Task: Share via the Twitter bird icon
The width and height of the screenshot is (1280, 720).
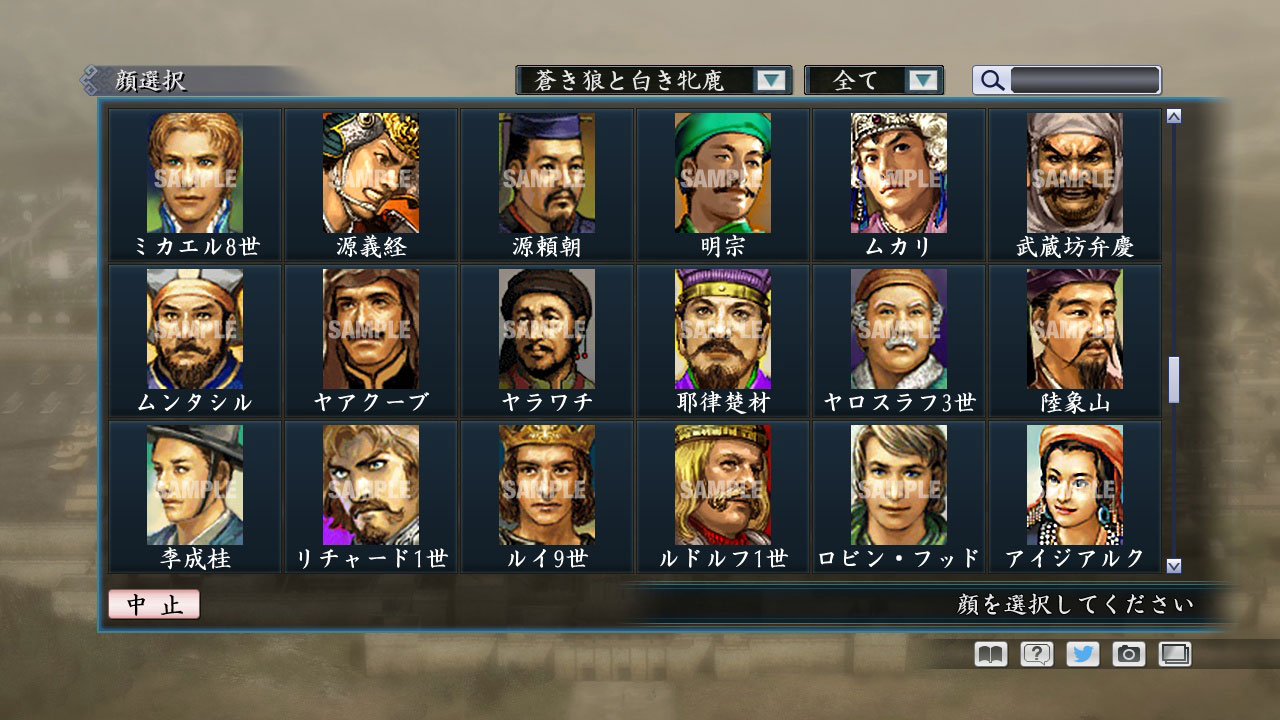Action: pyautogui.click(x=1081, y=654)
